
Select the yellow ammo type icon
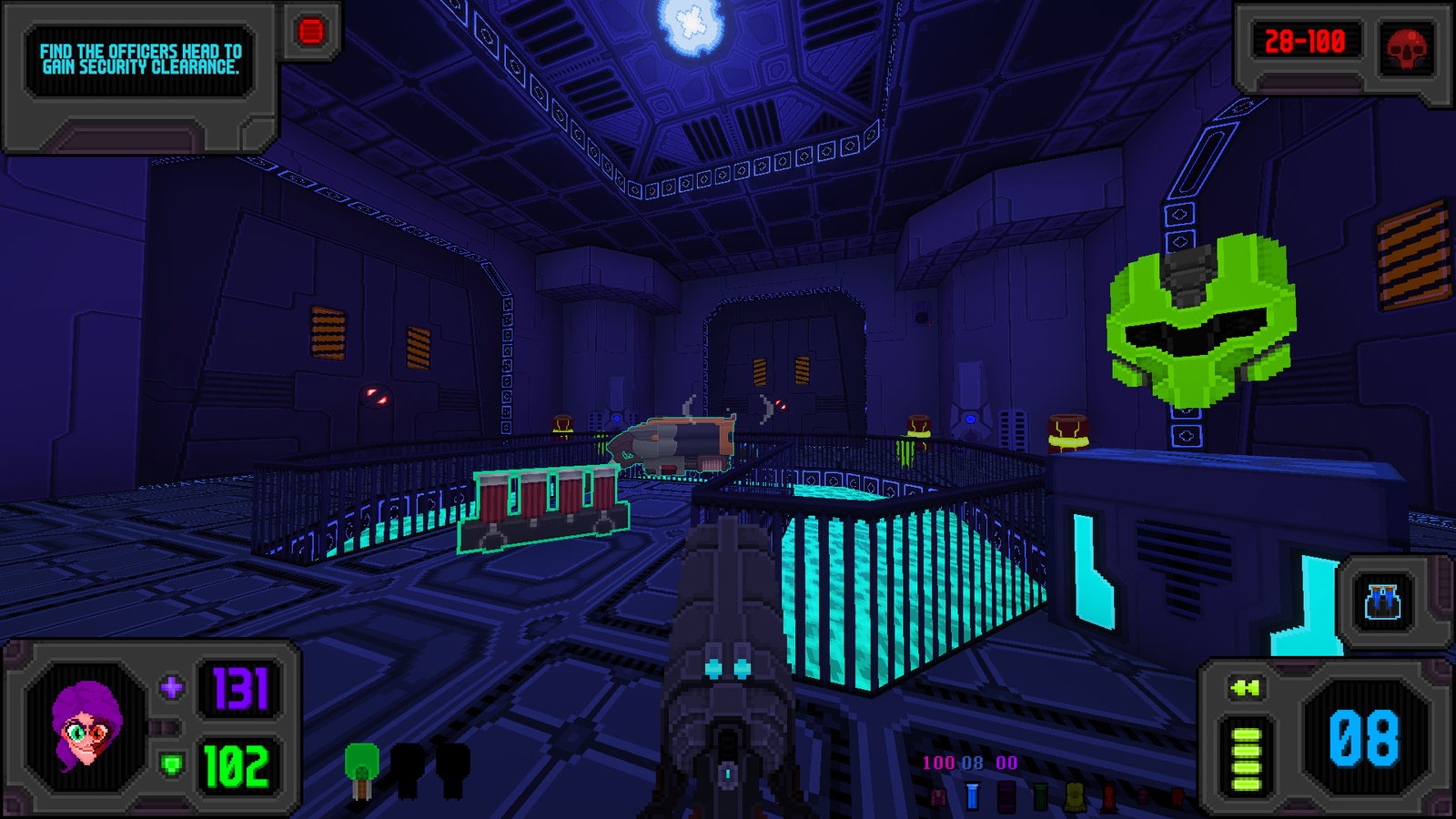click(x=1075, y=797)
